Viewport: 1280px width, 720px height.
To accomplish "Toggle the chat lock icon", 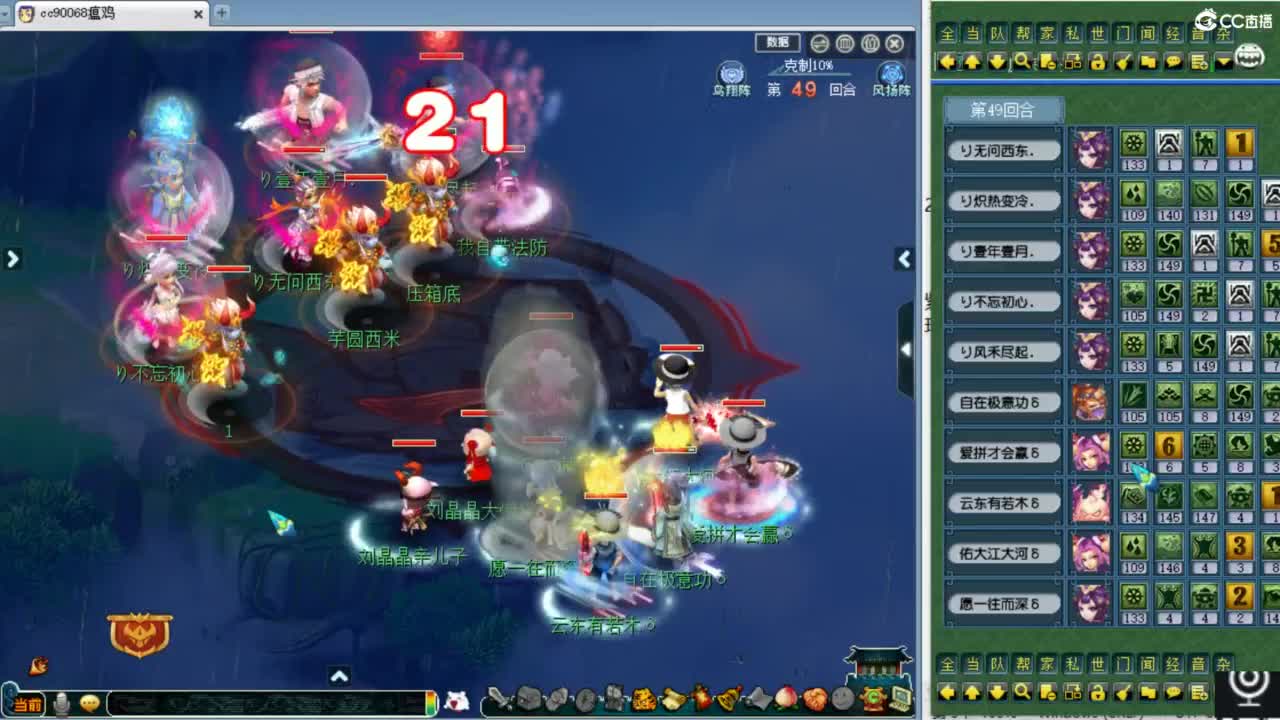I will pyautogui.click(x=1100, y=63).
